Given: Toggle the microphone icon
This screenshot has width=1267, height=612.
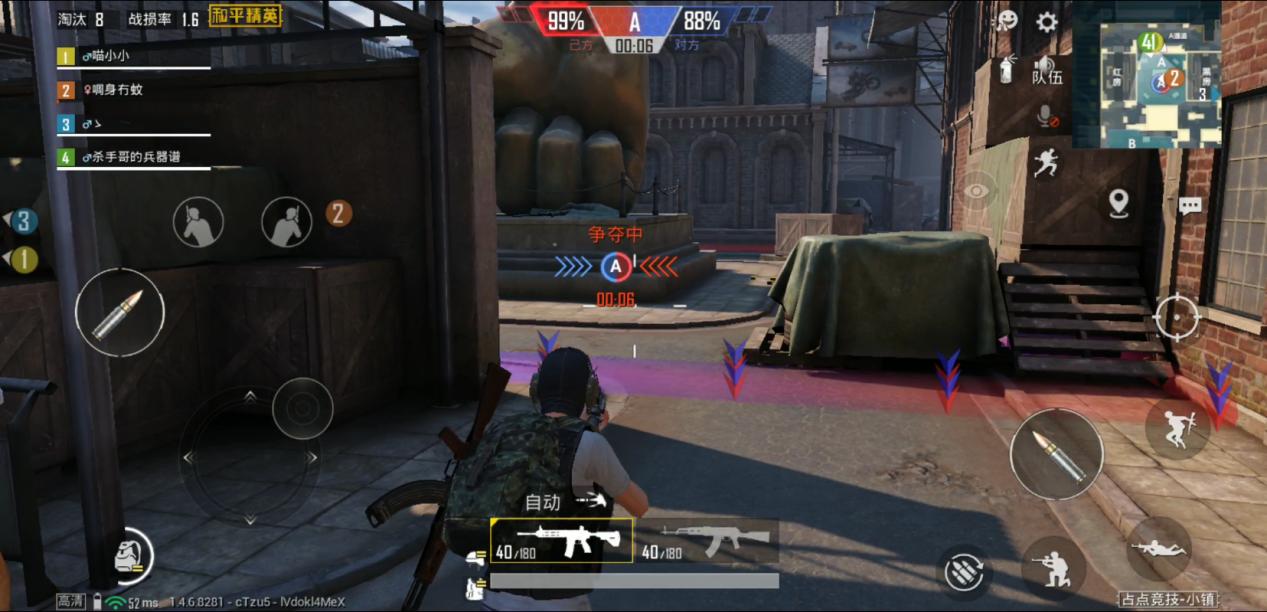Looking at the screenshot, I should (x=1047, y=117).
